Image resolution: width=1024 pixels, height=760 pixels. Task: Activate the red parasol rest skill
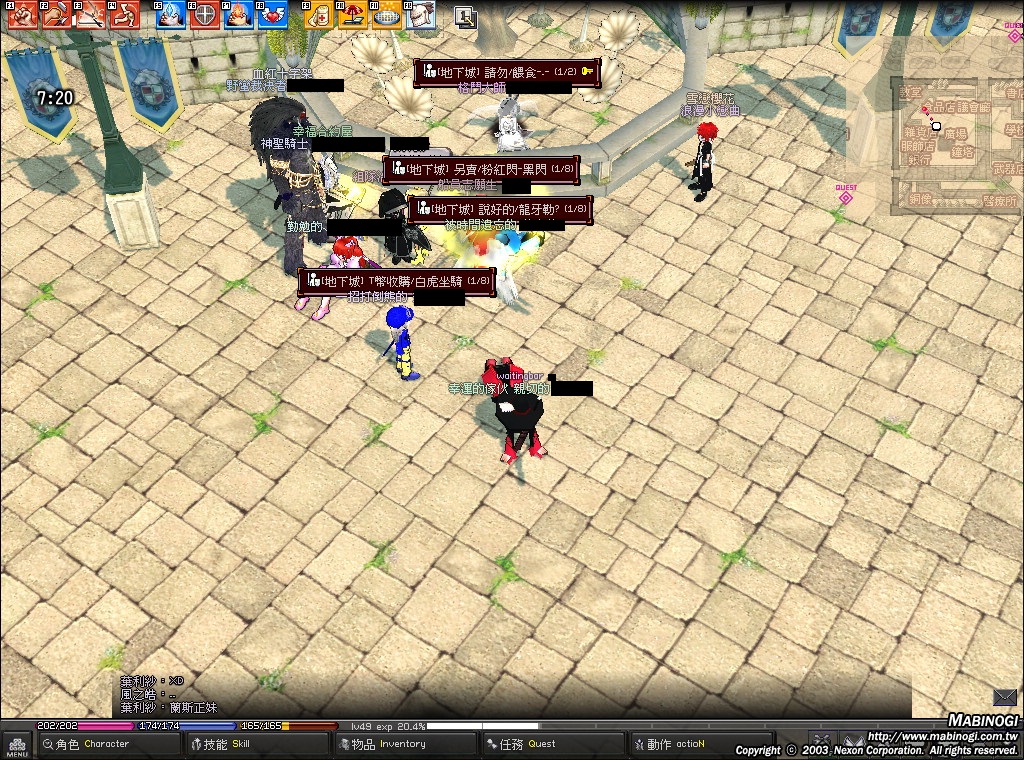coord(353,14)
